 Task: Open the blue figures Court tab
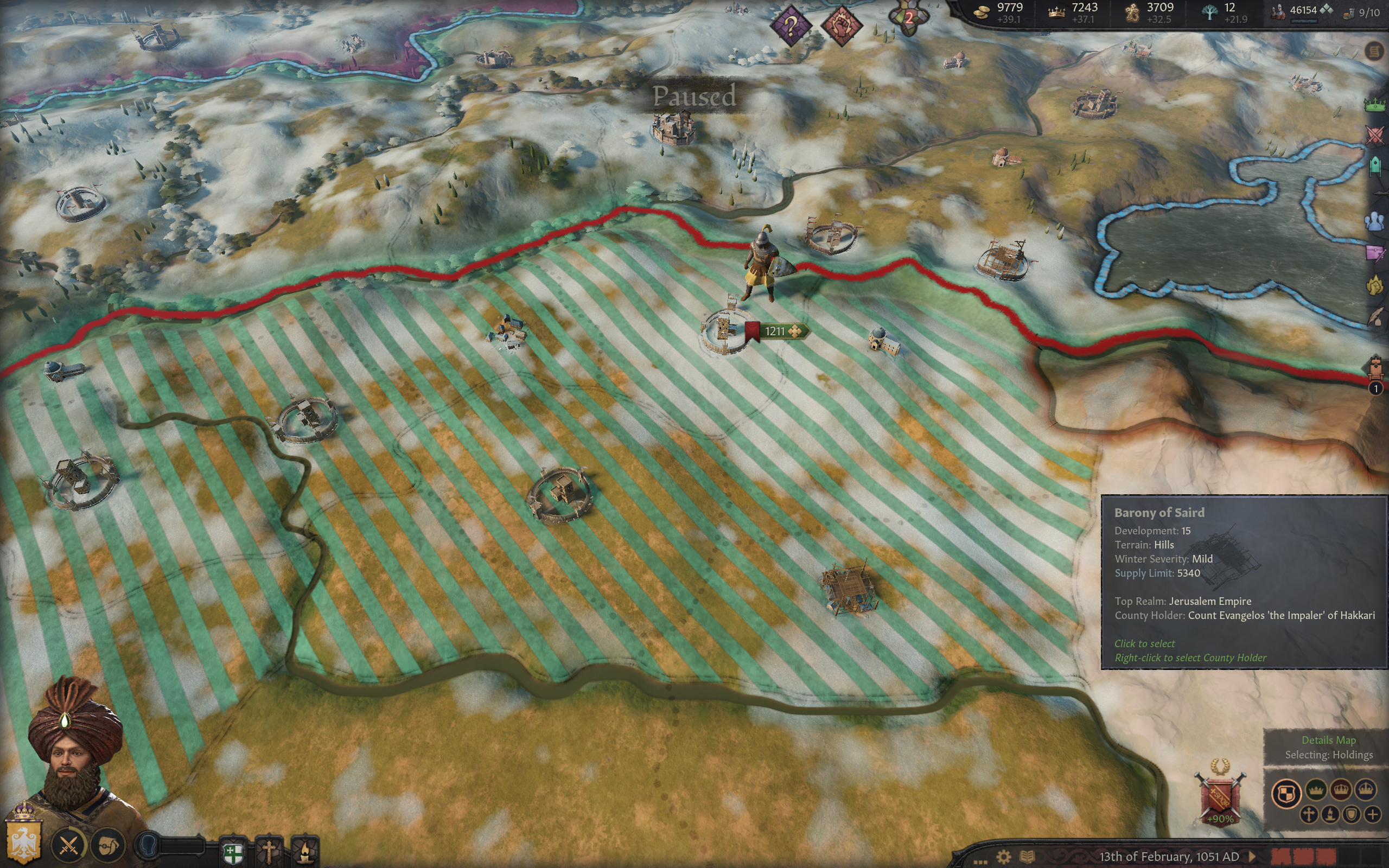point(1375,221)
